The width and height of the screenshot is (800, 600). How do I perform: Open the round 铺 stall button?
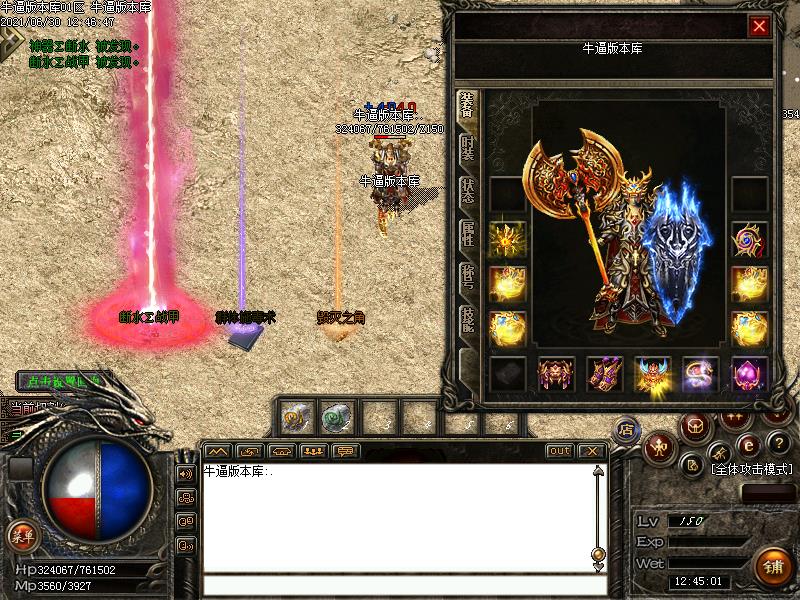pos(772,567)
